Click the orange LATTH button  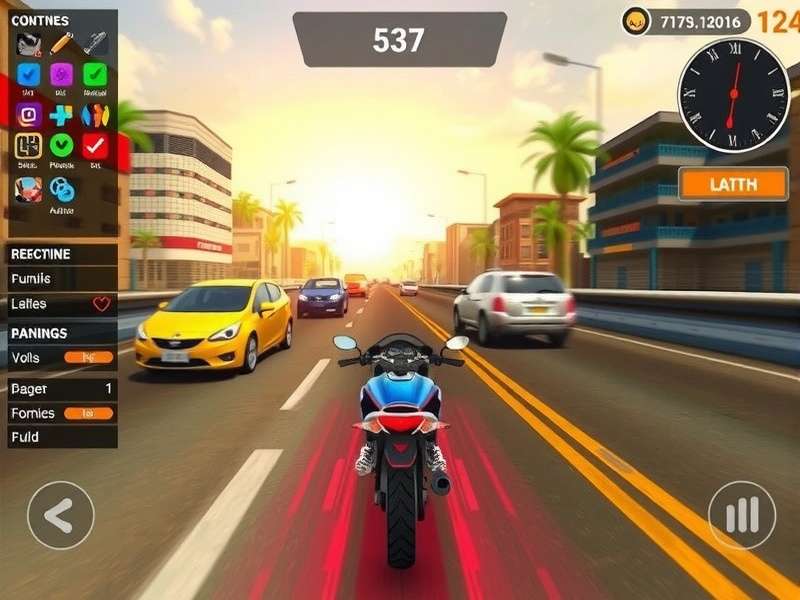coord(733,184)
